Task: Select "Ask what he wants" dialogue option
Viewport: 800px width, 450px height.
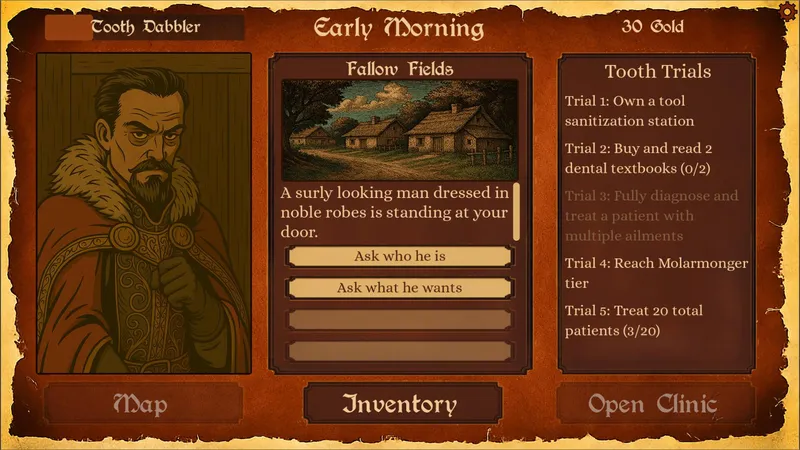Action: point(400,288)
